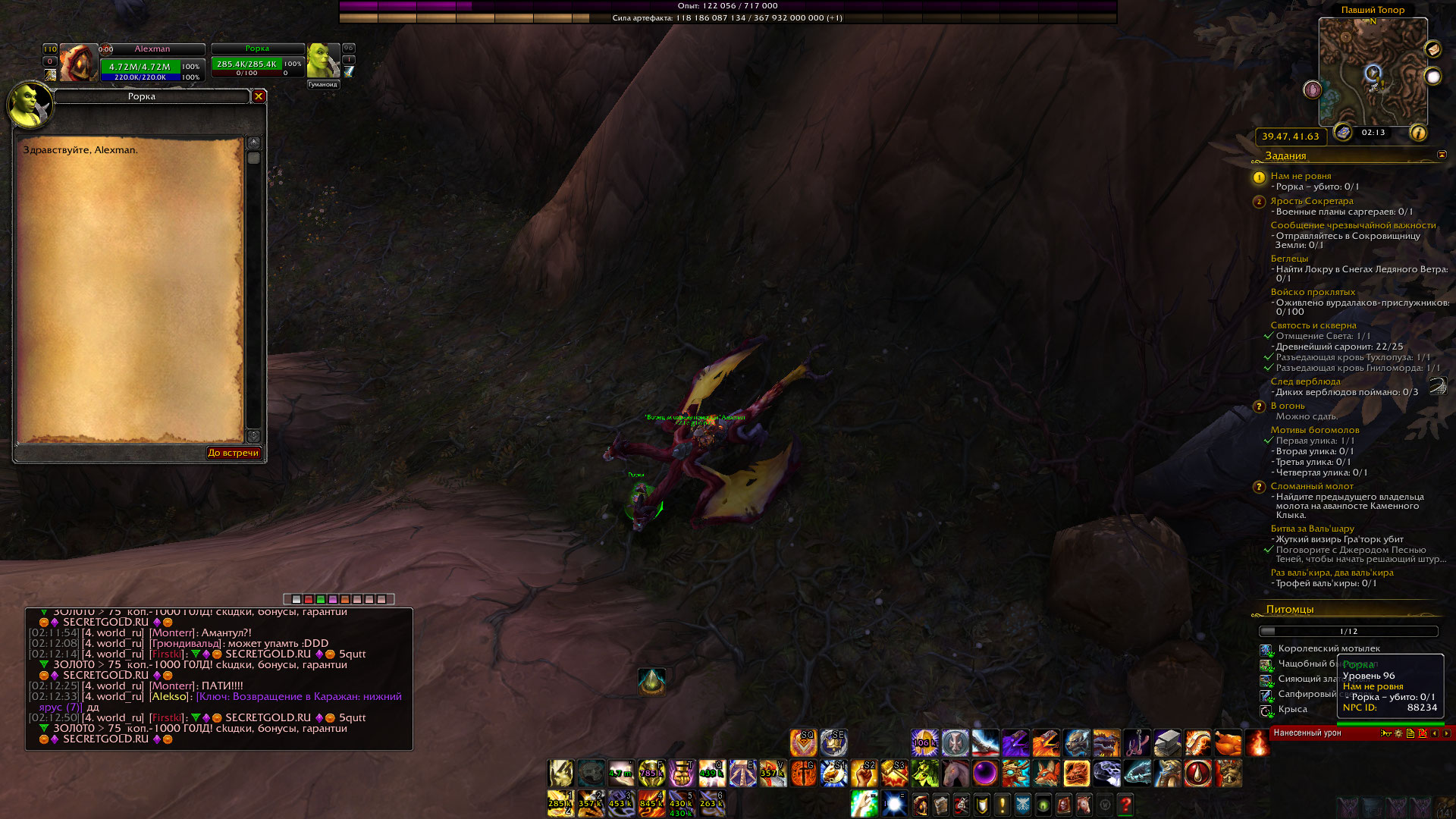Select the quest "Нам не ровня" in tracker
1456x819 pixels.
(1301, 176)
